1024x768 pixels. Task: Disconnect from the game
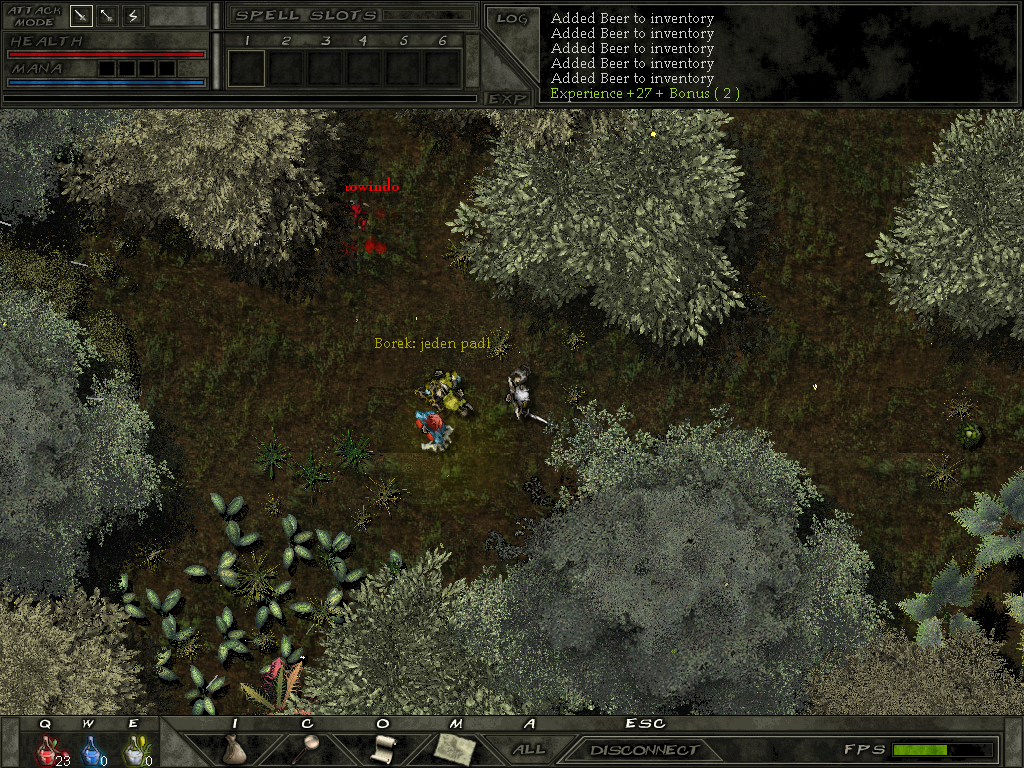(x=644, y=750)
